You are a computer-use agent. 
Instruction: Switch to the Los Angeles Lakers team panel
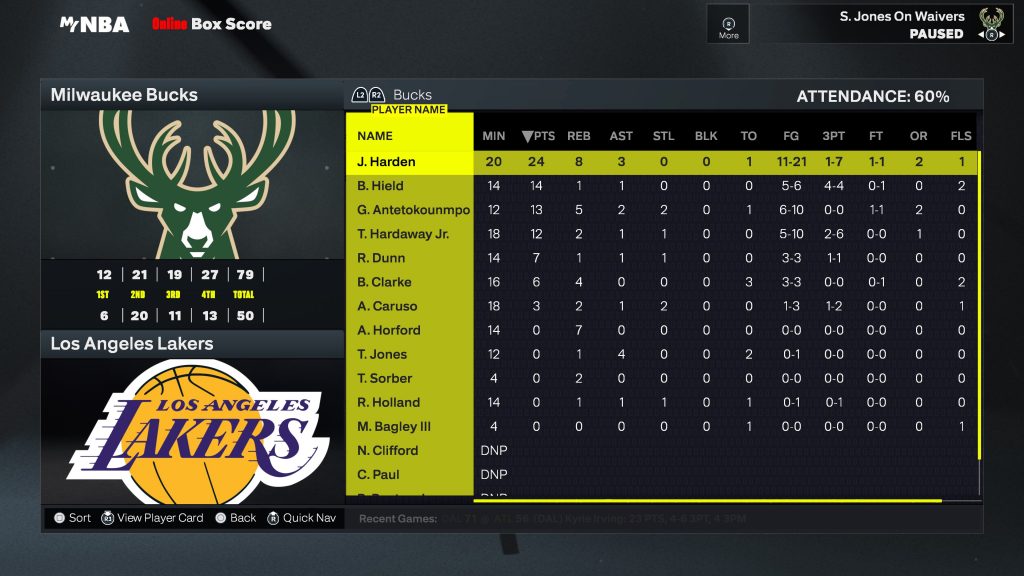(191, 344)
